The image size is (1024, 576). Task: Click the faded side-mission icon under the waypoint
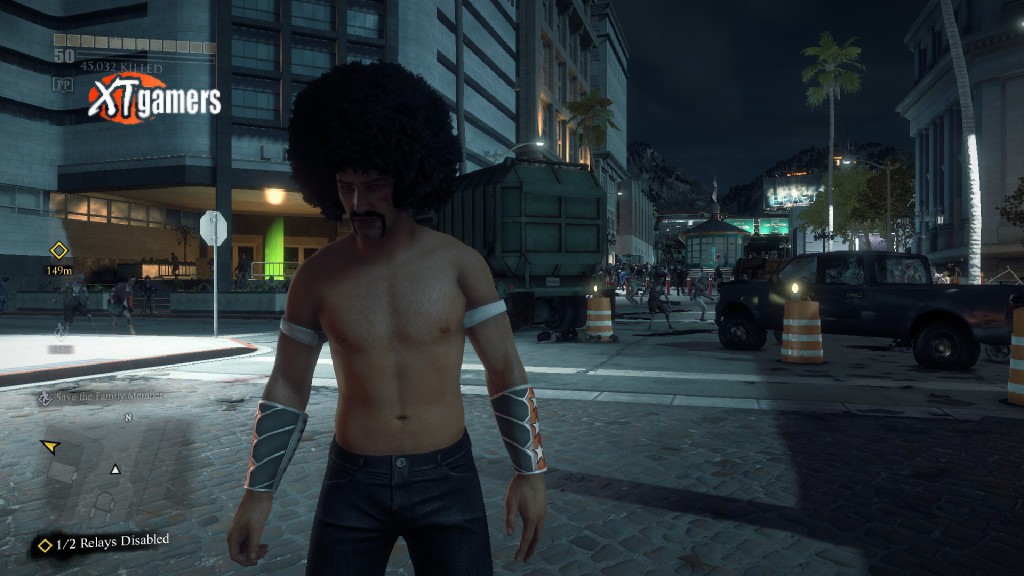(x=61, y=329)
